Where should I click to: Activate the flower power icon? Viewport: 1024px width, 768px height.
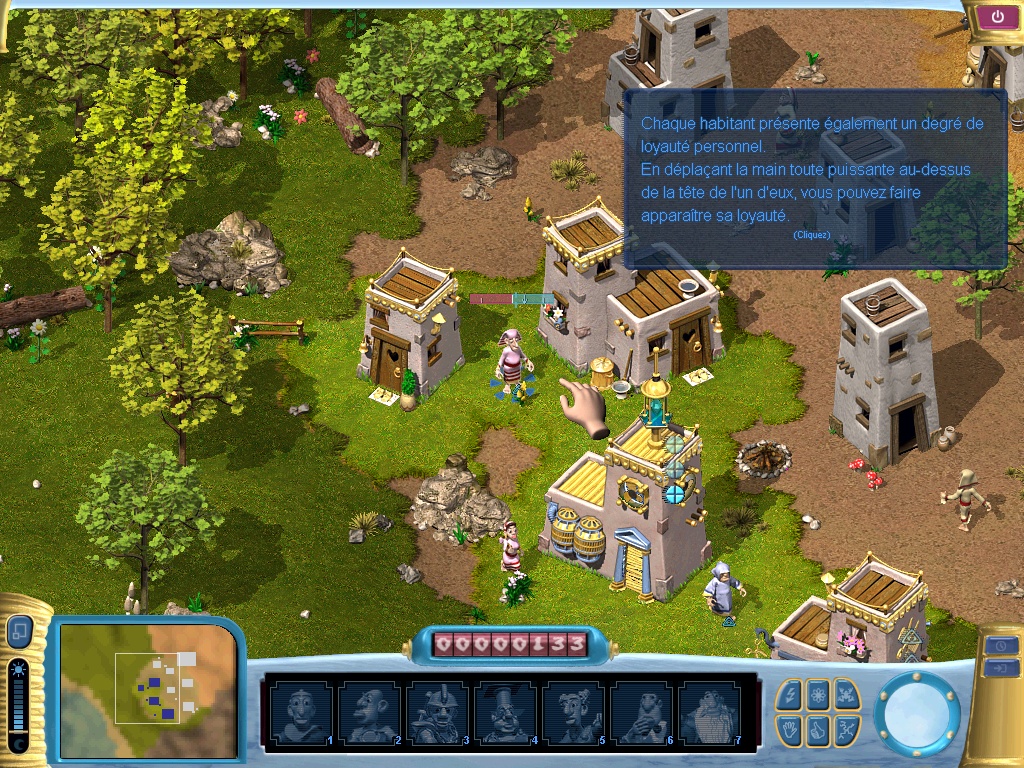tap(818, 694)
